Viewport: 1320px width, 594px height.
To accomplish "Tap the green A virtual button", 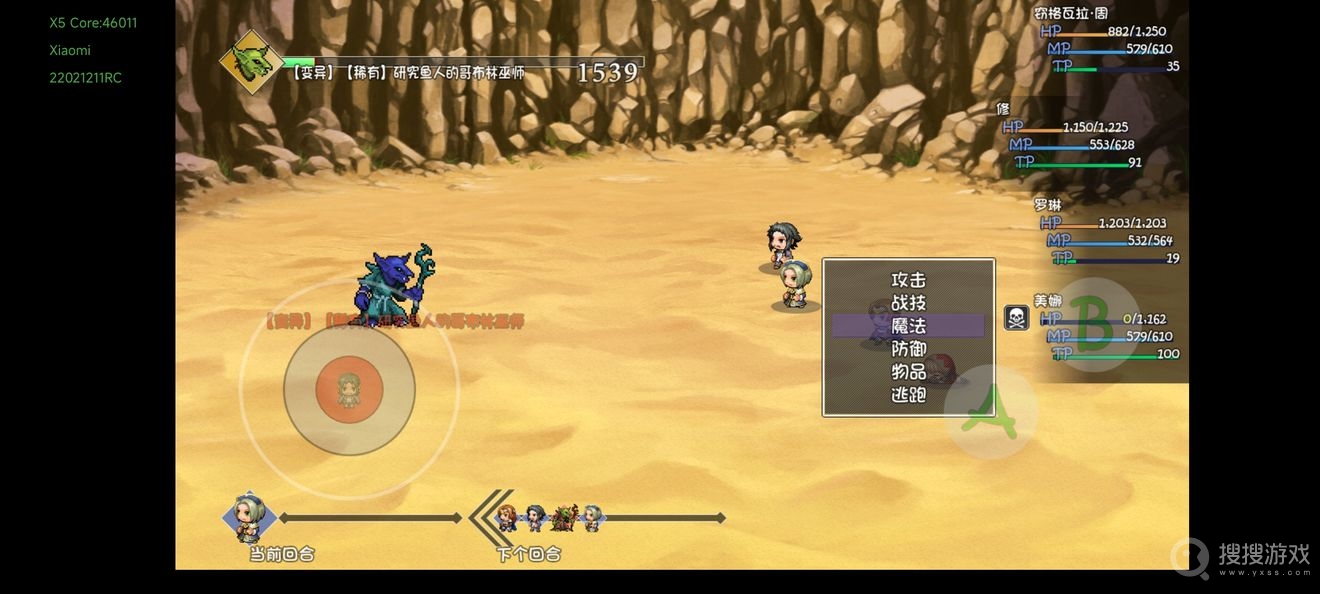I will tap(990, 411).
